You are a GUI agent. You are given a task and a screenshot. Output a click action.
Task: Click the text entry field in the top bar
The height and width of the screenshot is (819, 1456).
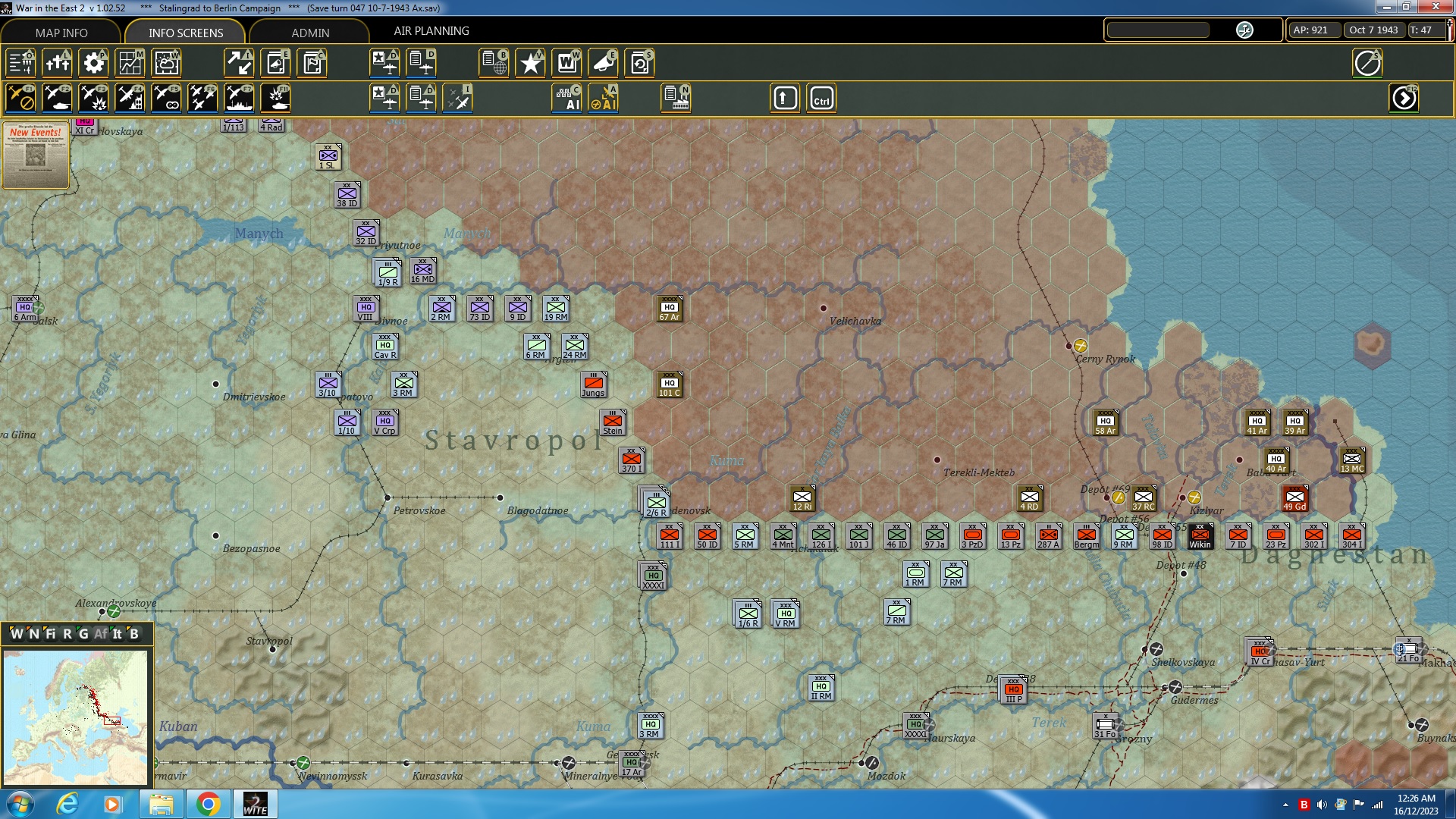pyautogui.click(x=1158, y=30)
